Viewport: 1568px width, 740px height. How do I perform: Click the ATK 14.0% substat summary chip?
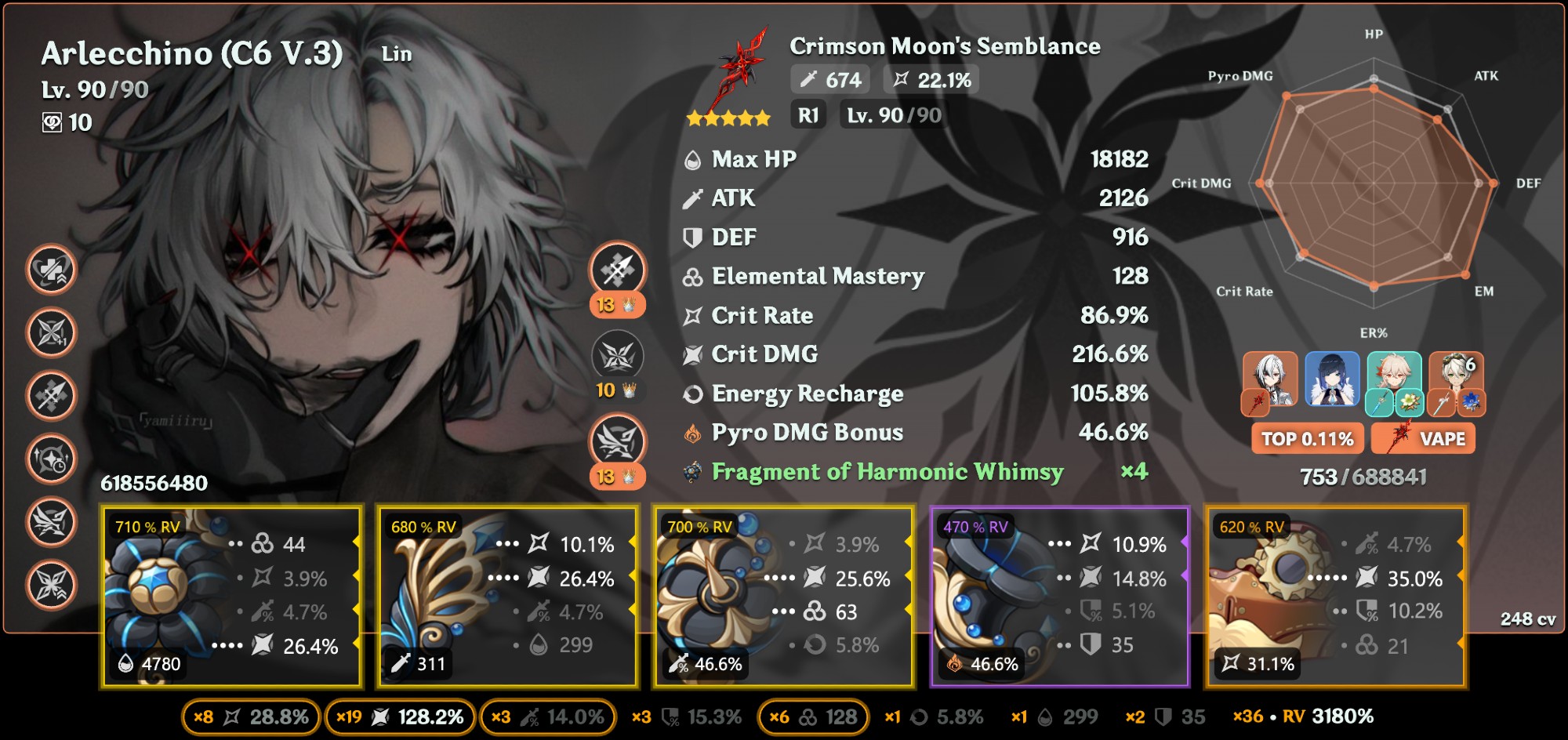pos(547,717)
